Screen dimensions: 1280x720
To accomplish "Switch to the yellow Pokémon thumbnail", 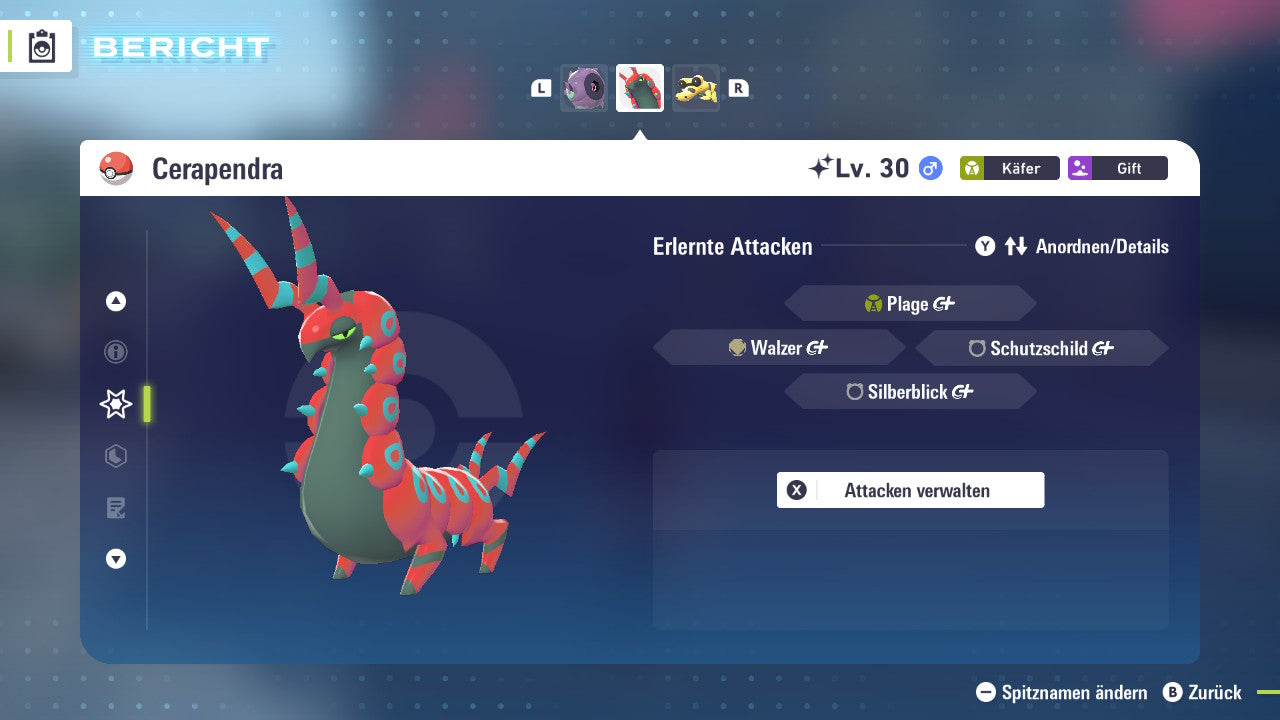I will (x=695, y=87).
